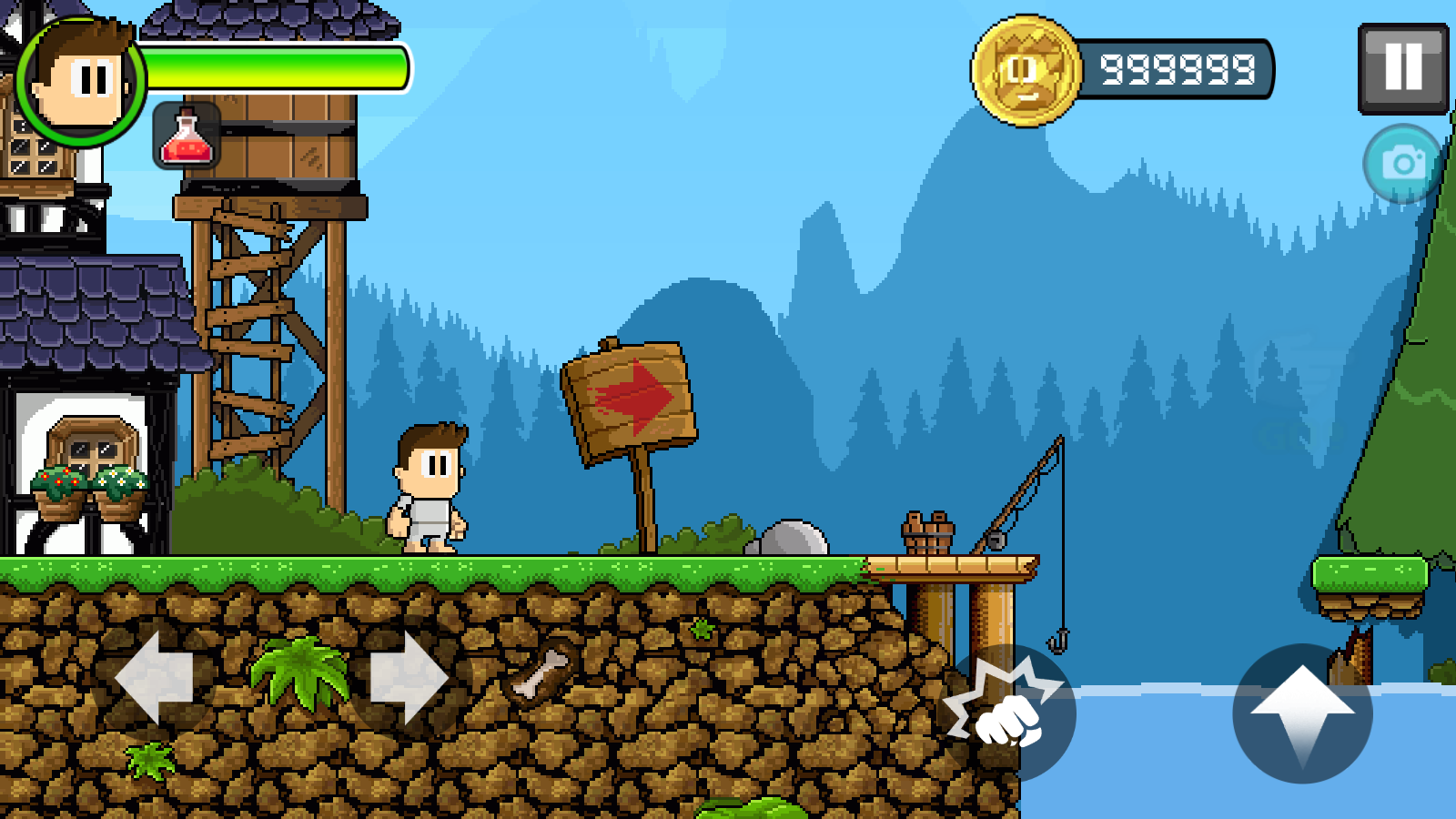The width and height of the screenshot is (1456, 819).
Task: Take a screenshot with the camera button
Action: point(1402,164)
